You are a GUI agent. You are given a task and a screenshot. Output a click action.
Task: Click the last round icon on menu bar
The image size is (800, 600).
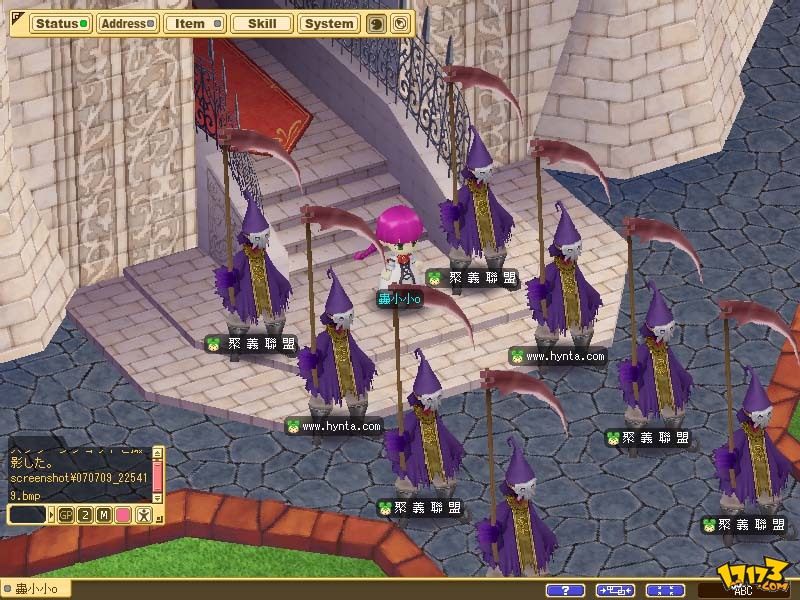(399, 23)
